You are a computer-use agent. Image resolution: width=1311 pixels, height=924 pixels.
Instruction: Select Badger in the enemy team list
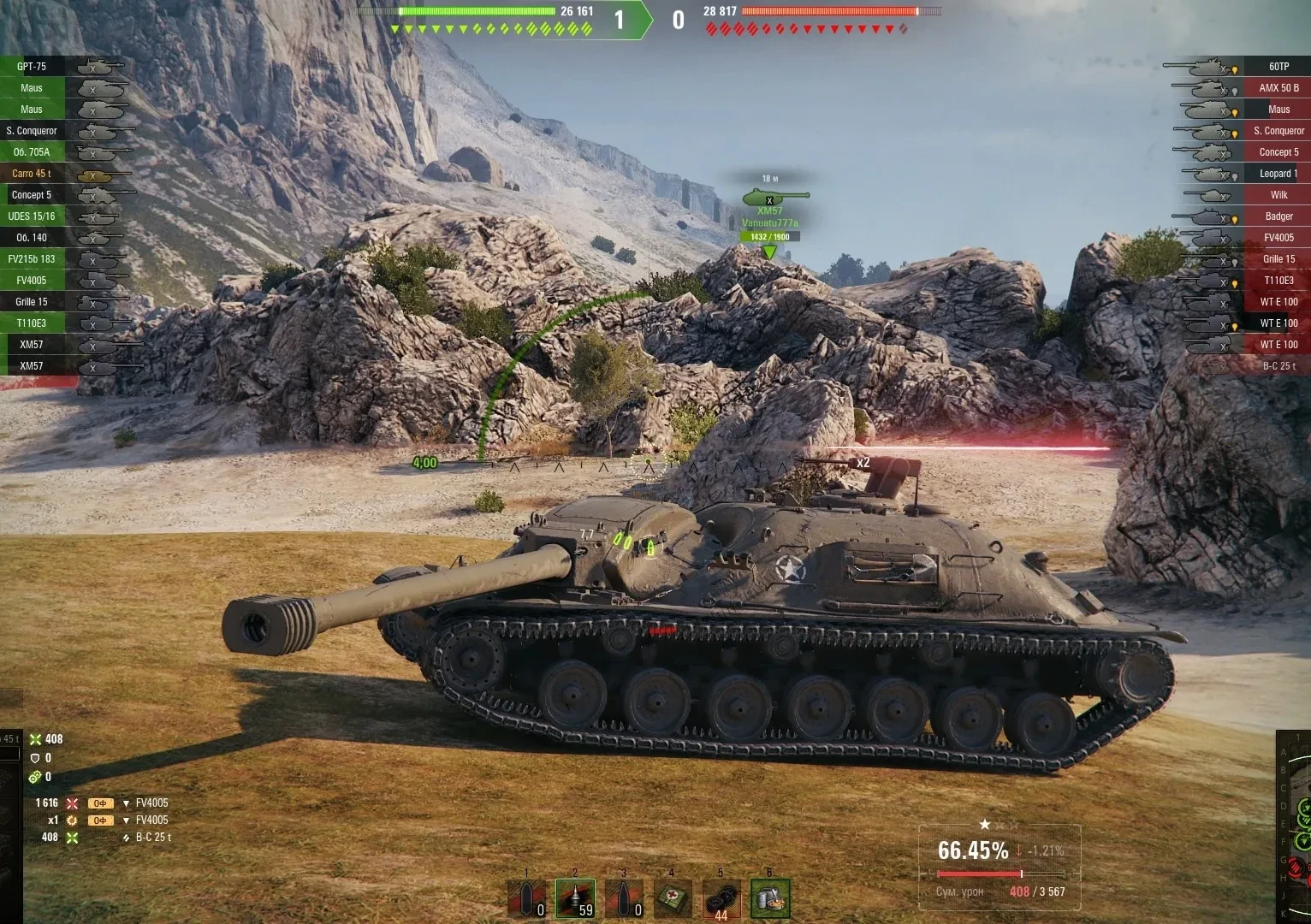point(1278,216)
